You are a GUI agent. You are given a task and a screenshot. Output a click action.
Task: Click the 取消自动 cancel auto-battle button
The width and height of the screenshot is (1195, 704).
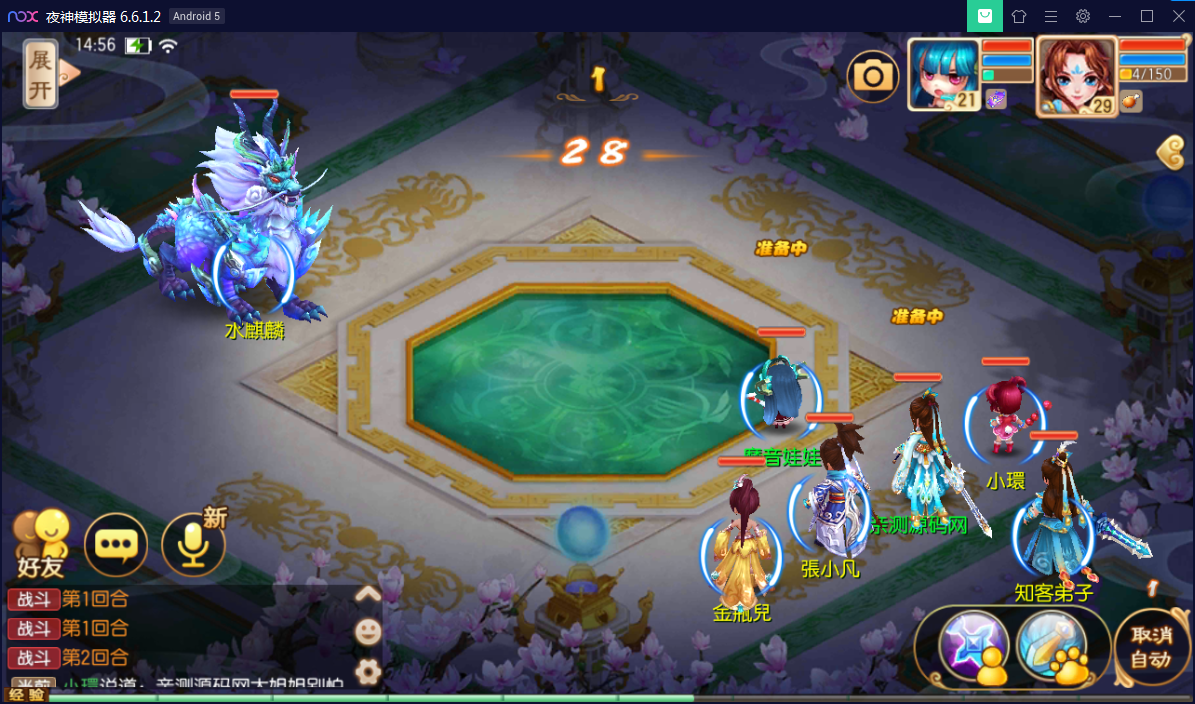1151,647
